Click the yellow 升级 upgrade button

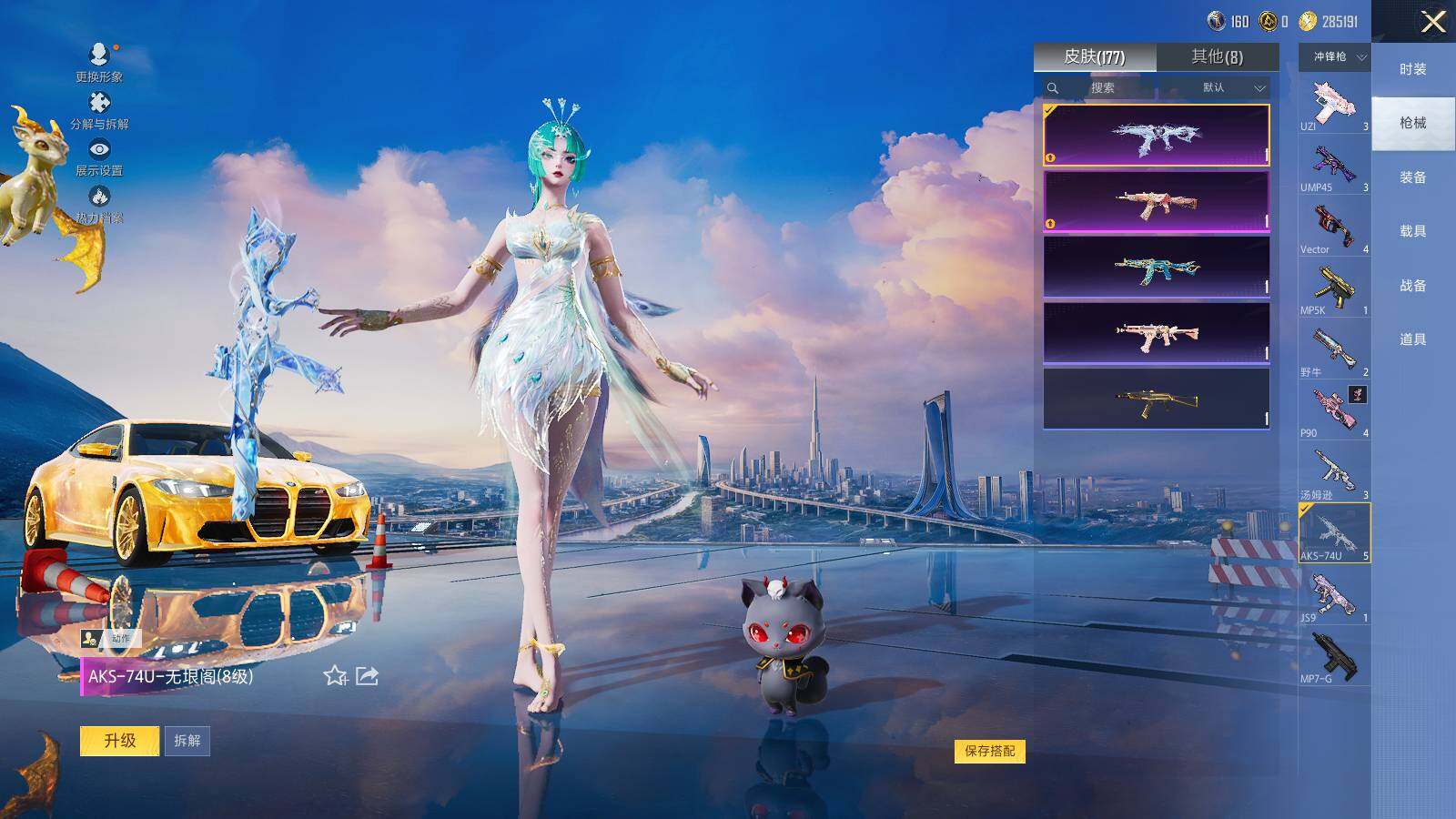point(119,741)
